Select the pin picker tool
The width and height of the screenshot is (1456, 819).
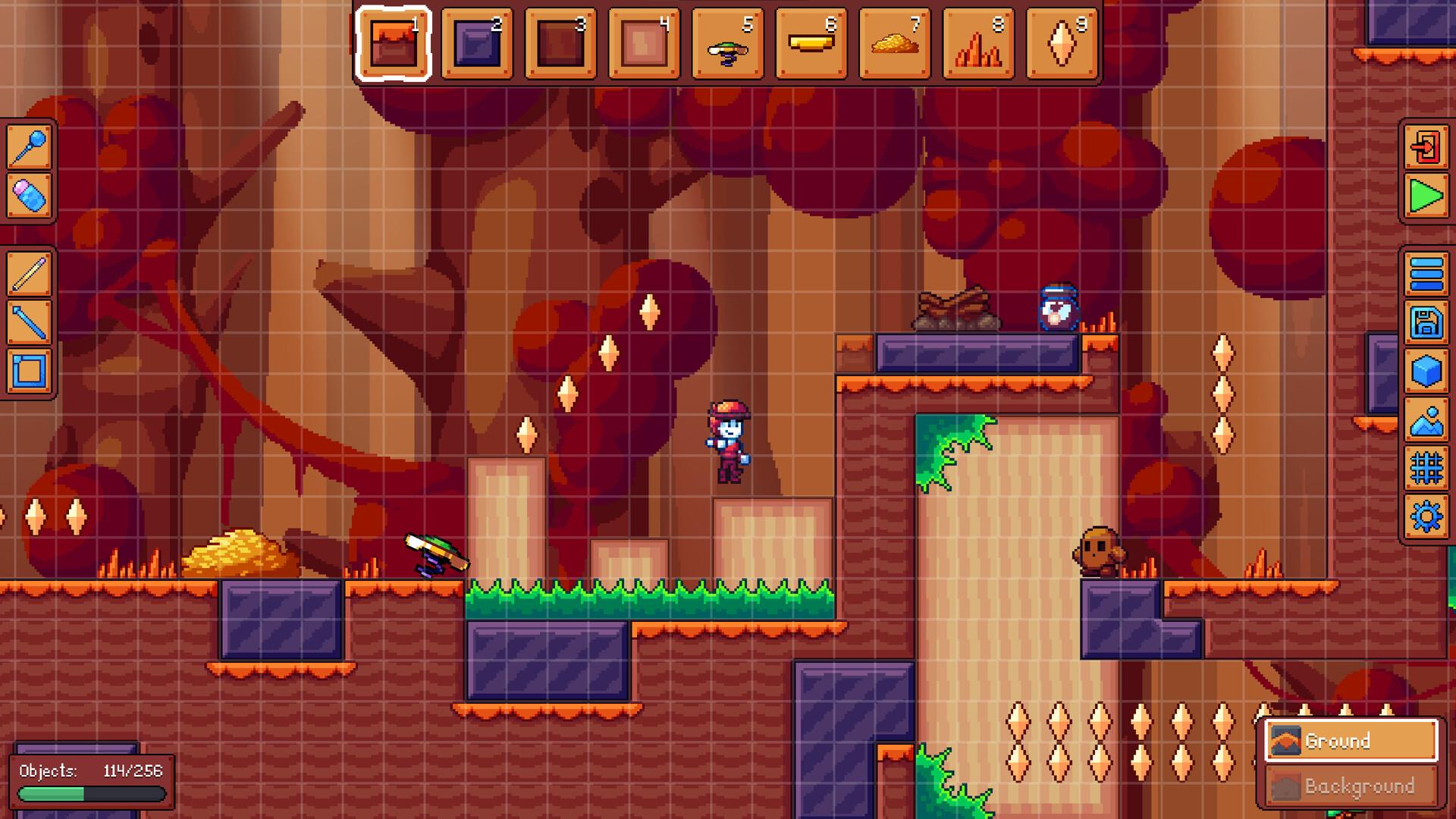coord(29,146)
